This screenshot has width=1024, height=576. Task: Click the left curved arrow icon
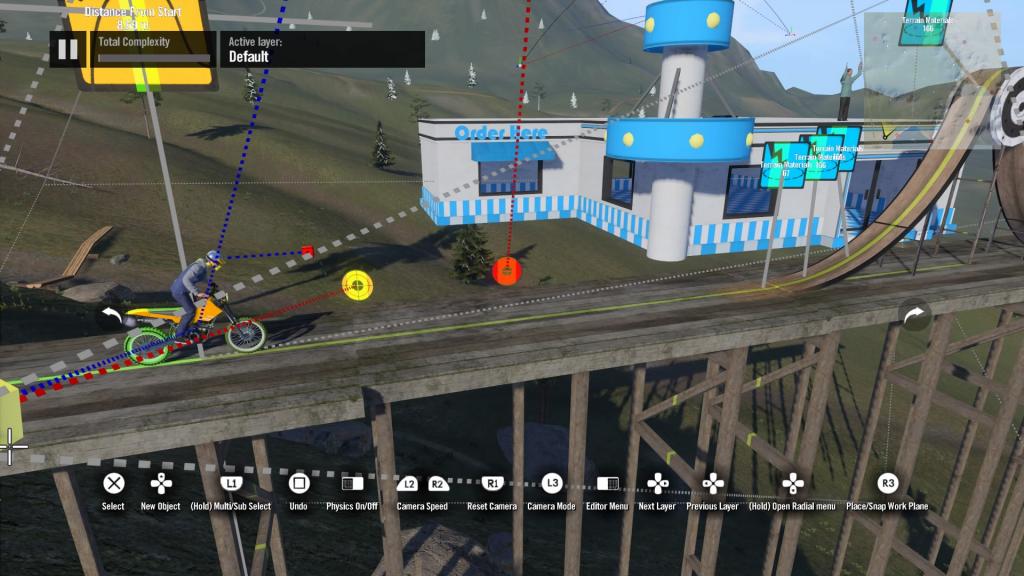click(x=112, y=317)
